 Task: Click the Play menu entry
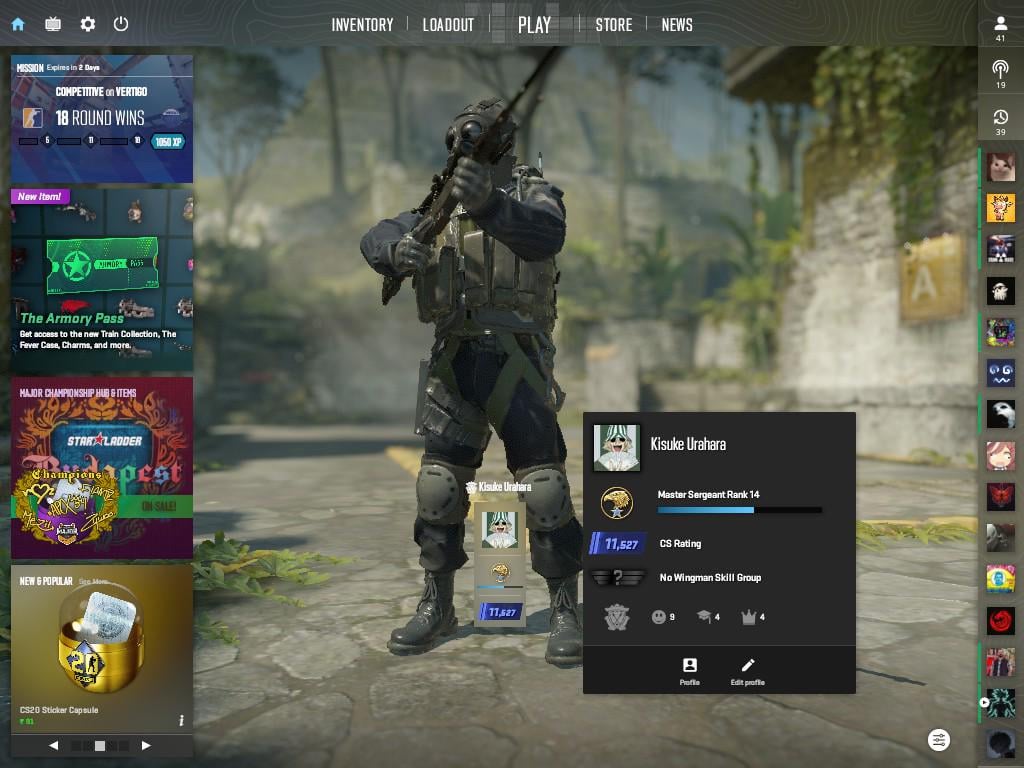[x=534, y=25]
